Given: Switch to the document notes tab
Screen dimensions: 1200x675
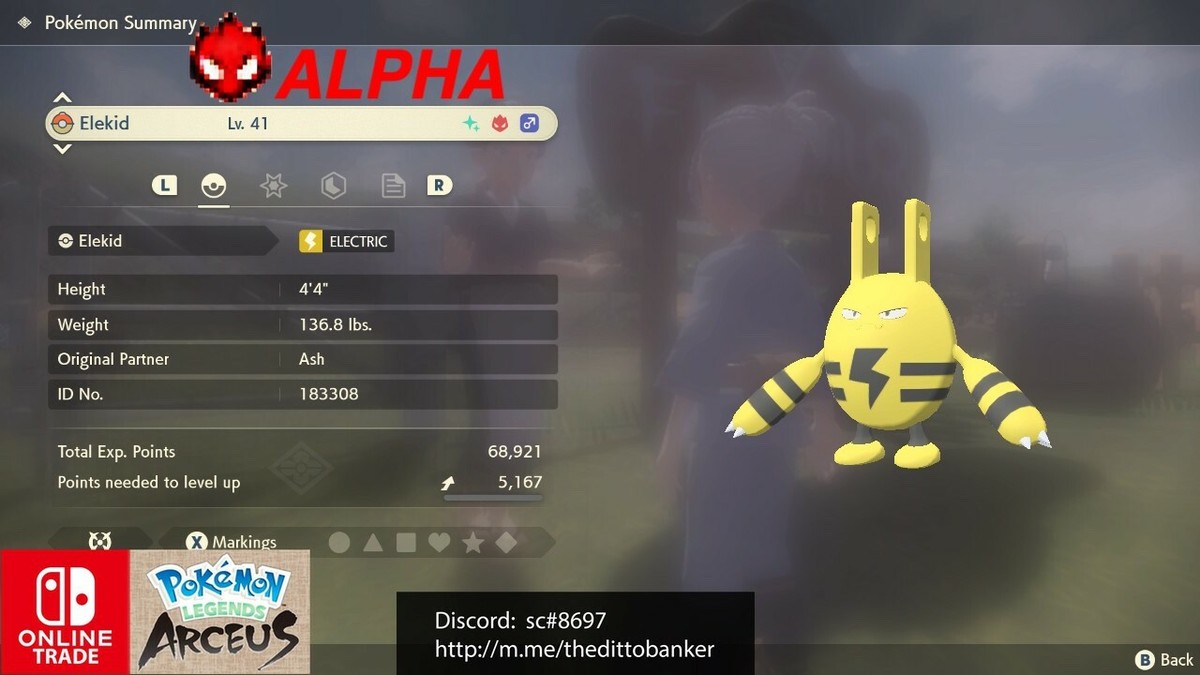Looking at the screenshot, I should tap(393, 185).
